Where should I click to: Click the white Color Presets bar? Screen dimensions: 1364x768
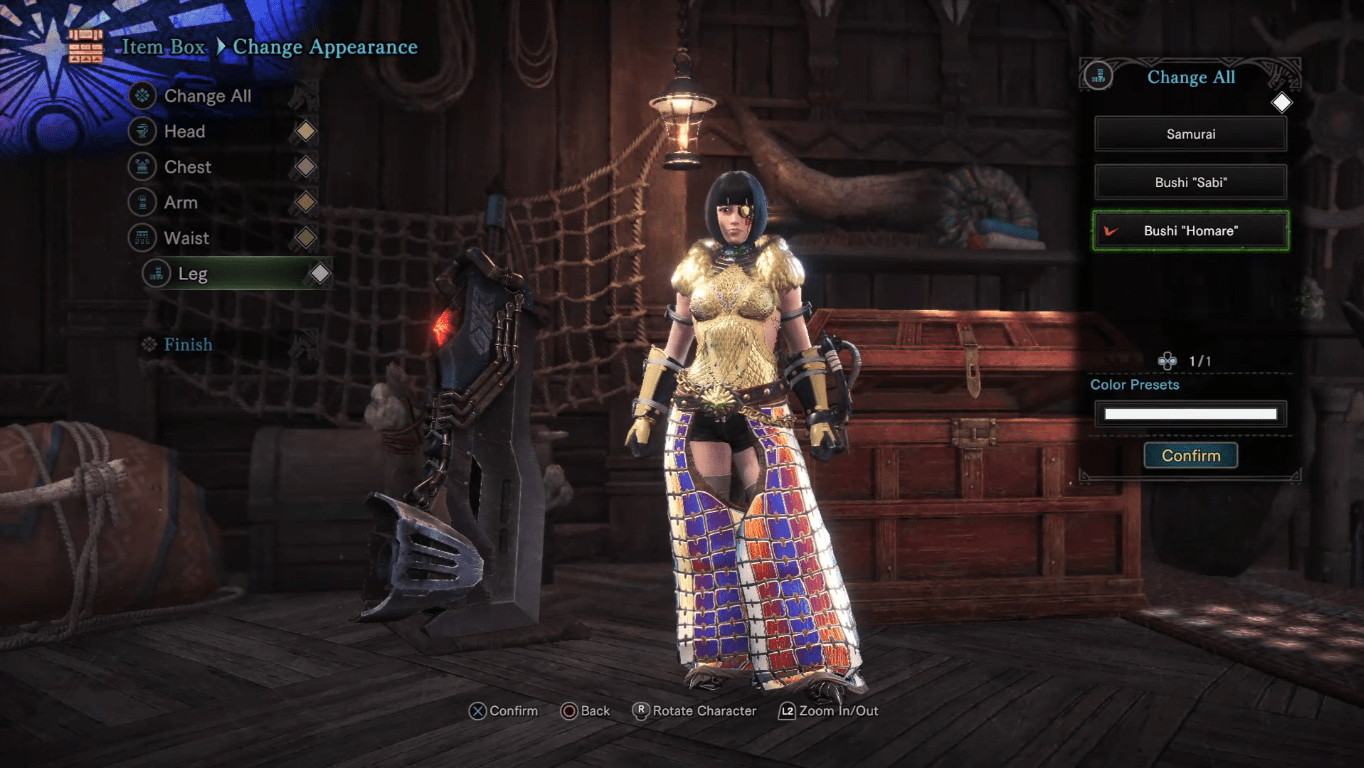[x=1190, y=413]
